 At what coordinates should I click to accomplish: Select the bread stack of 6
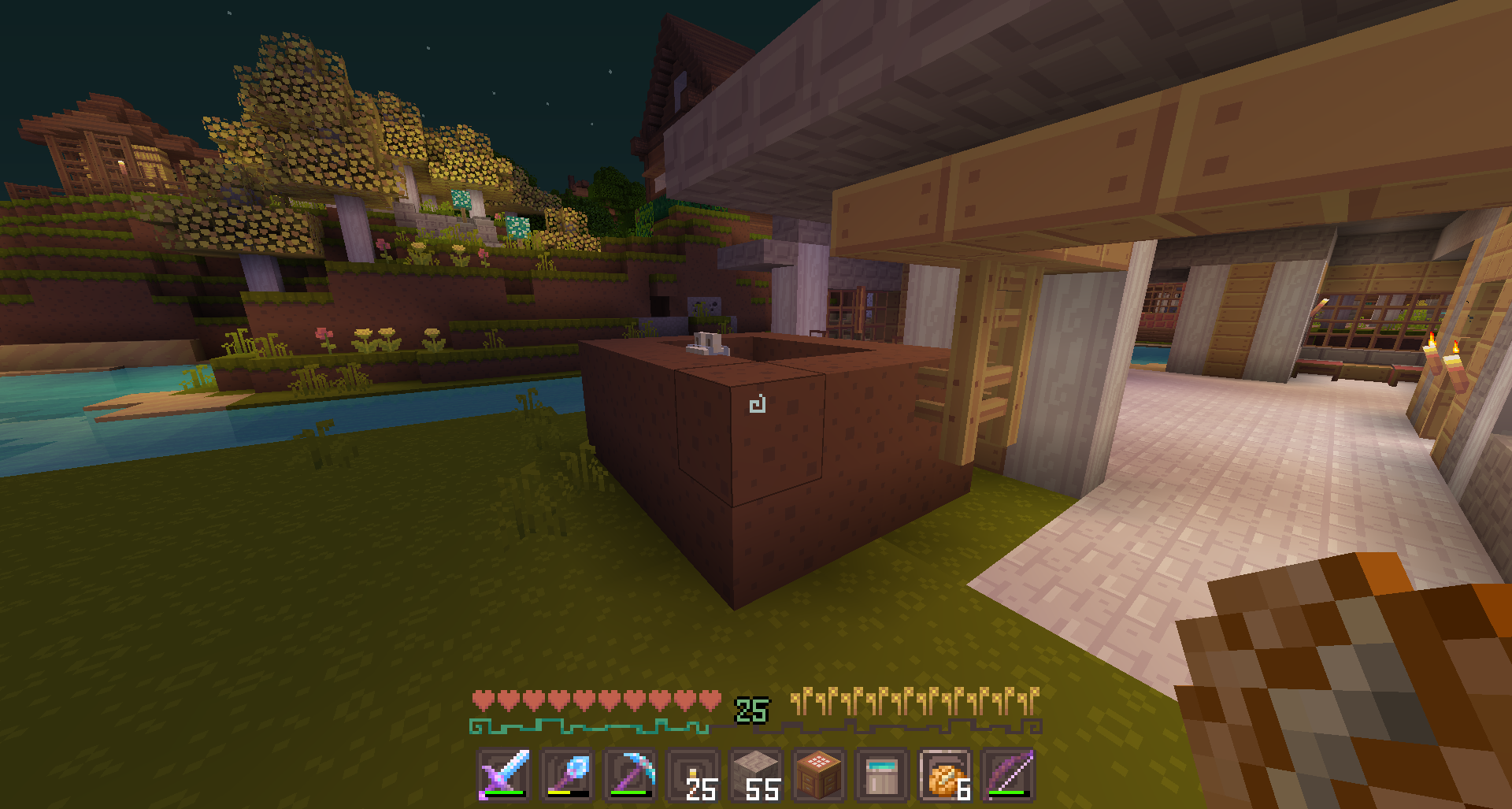tap(945, 774)
